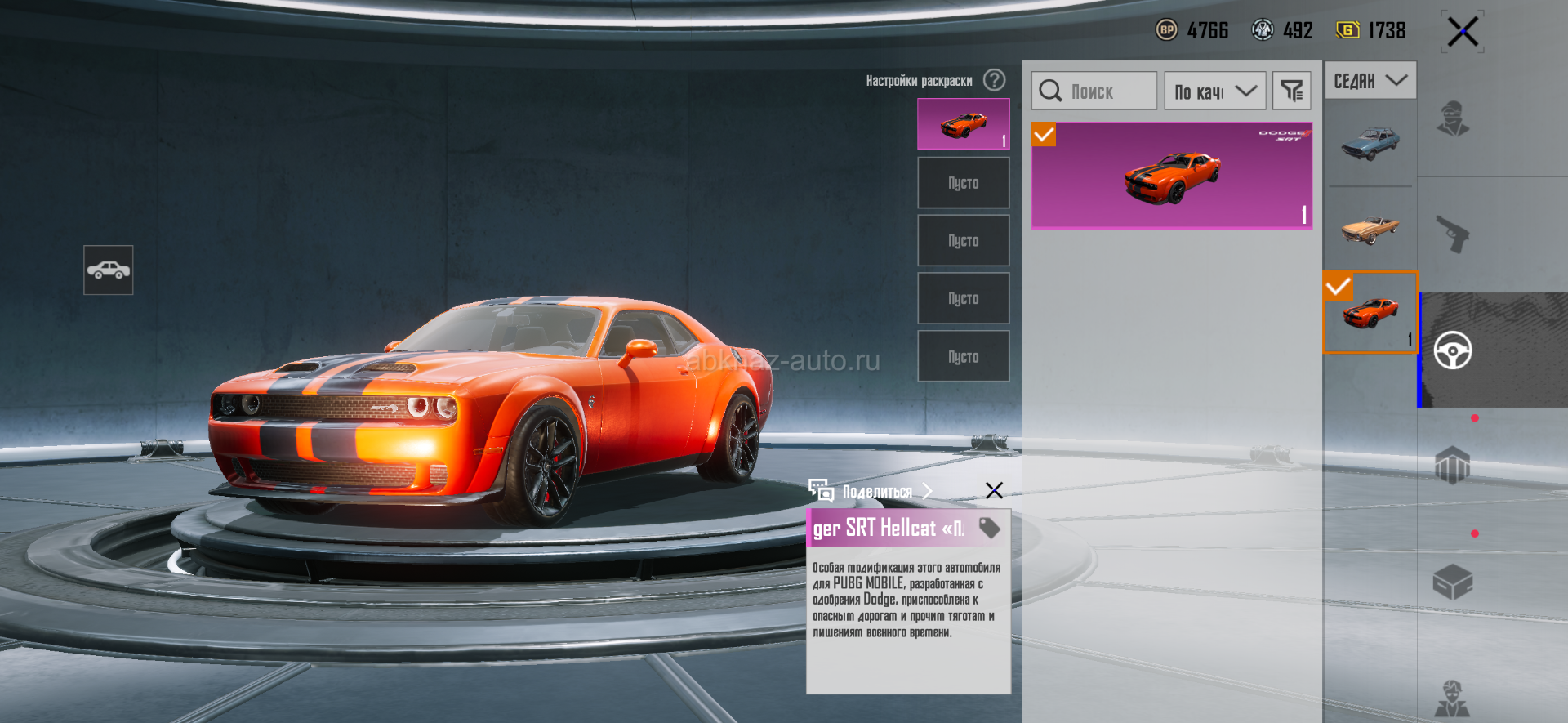1568x723 pixels.
Task: Open the filter funnel button
Action: pyautogui.click(x=1291, y=91)
